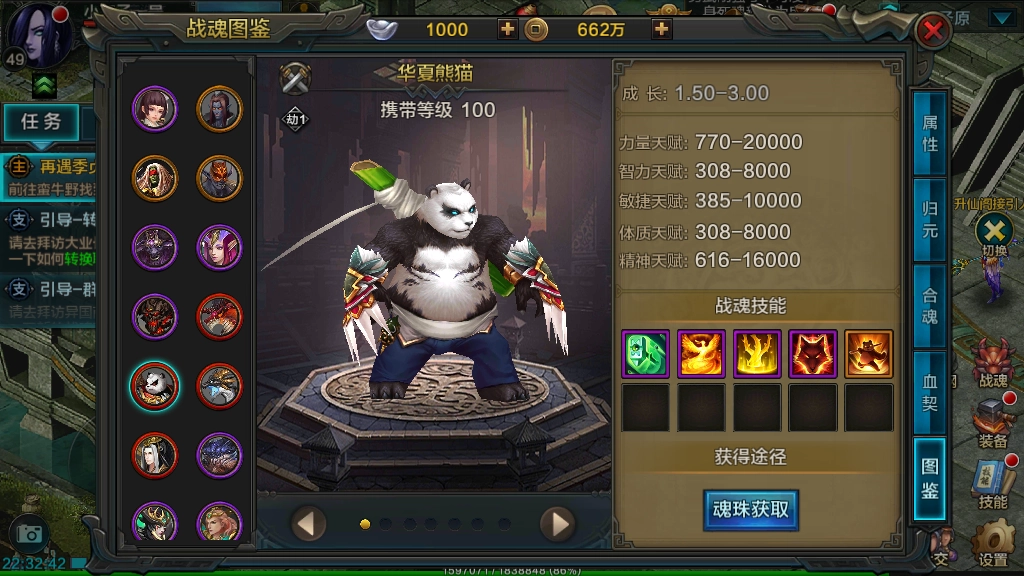The width and height of the screenshot is (1024, 576).
Task: Go to the previous battle soul page arrow
Action: pos(309,523)
